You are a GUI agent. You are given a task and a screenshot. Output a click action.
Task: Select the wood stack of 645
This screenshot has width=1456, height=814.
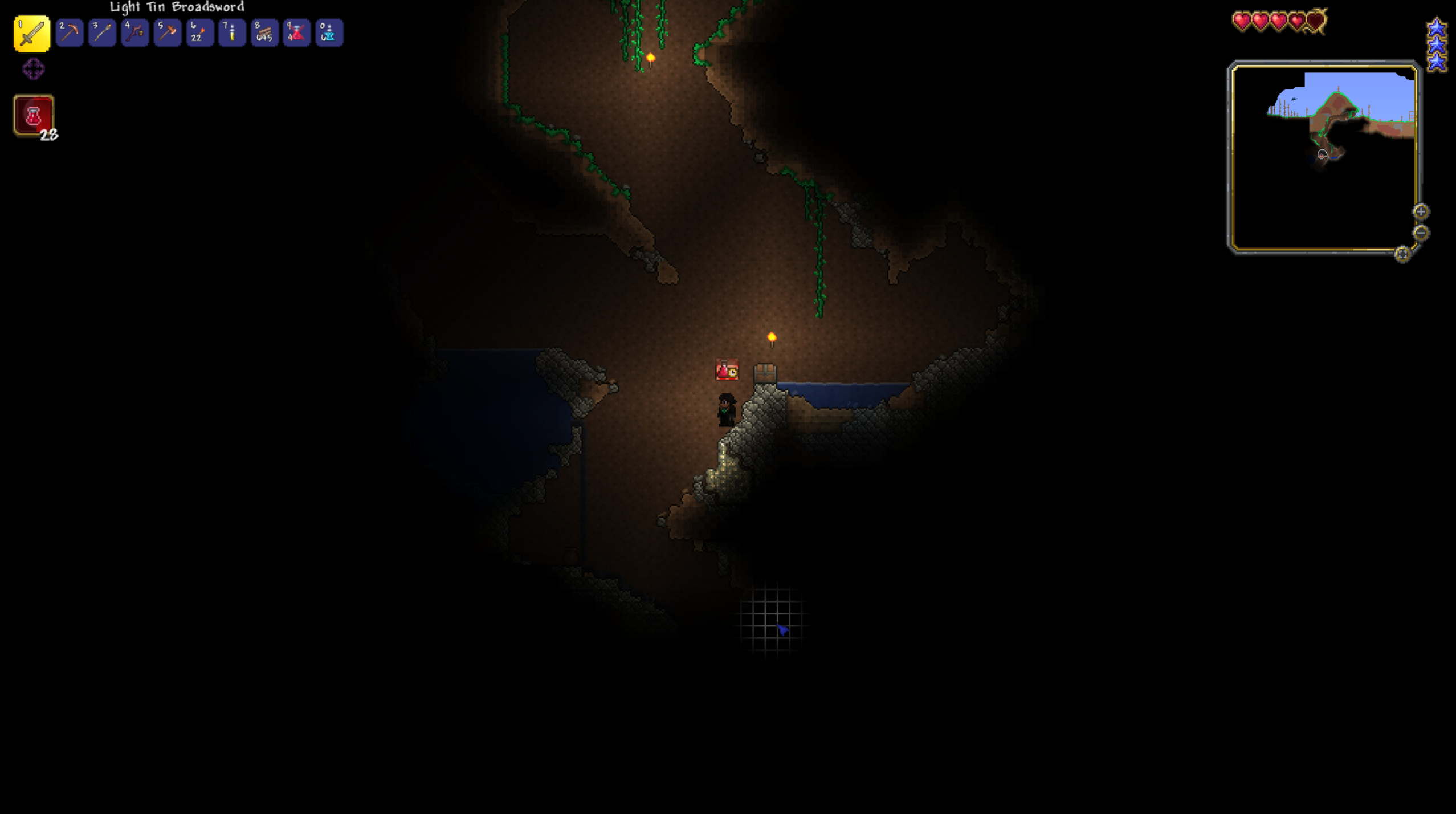[x=264, y=32]
